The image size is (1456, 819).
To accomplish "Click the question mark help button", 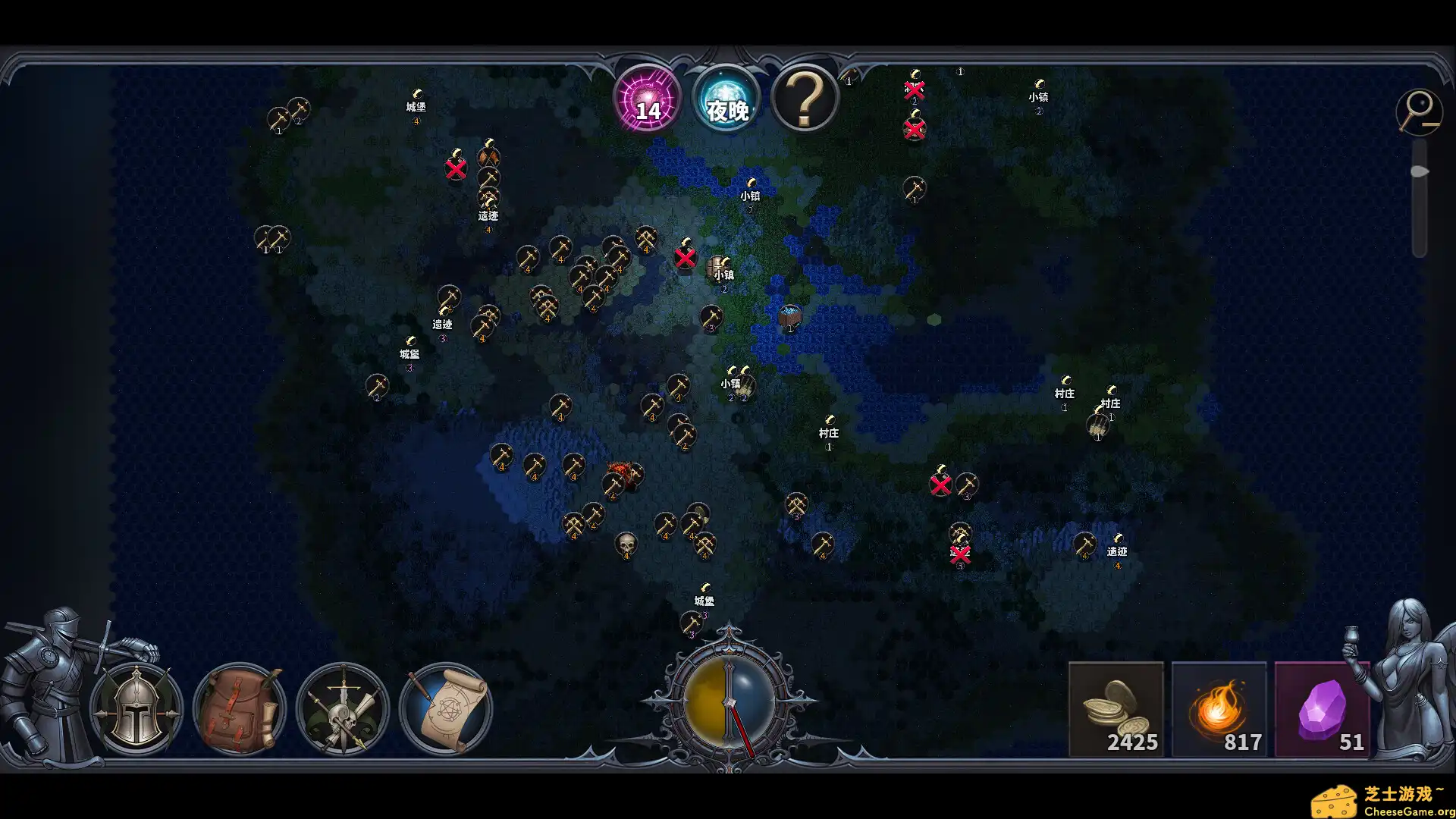I will (805, 99).
